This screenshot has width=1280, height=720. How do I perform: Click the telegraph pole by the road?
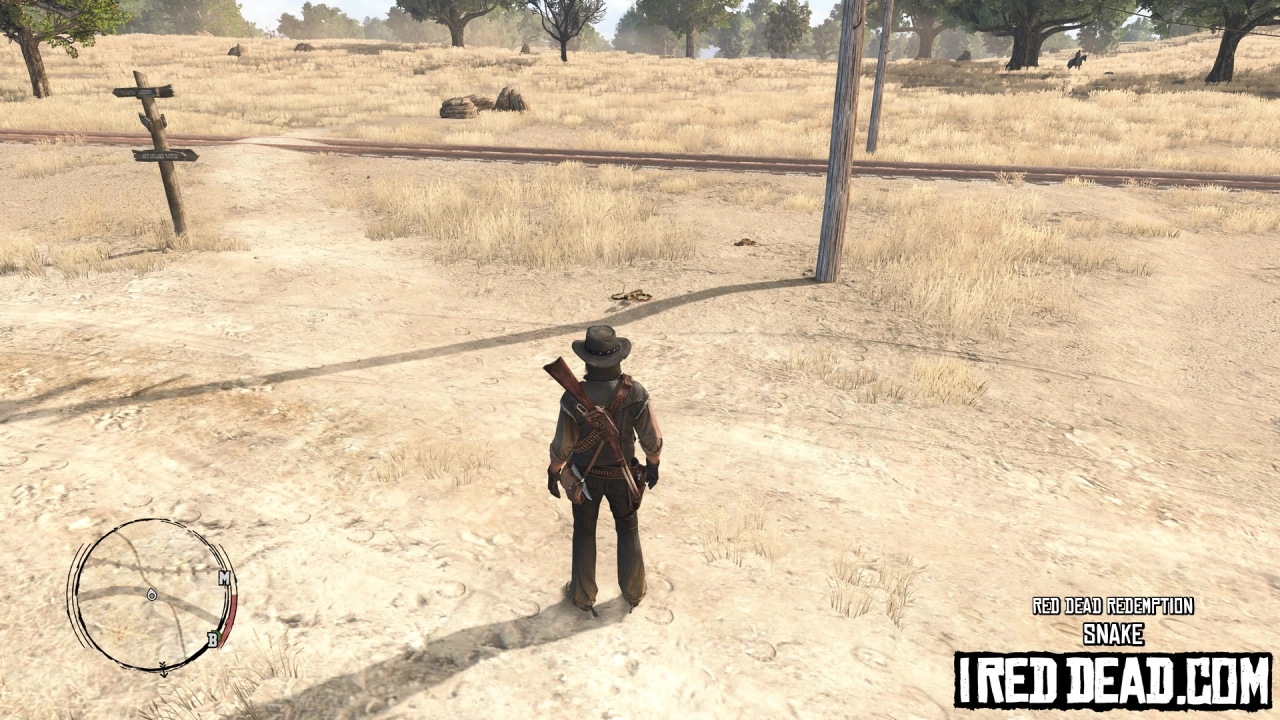pos(838,150)
